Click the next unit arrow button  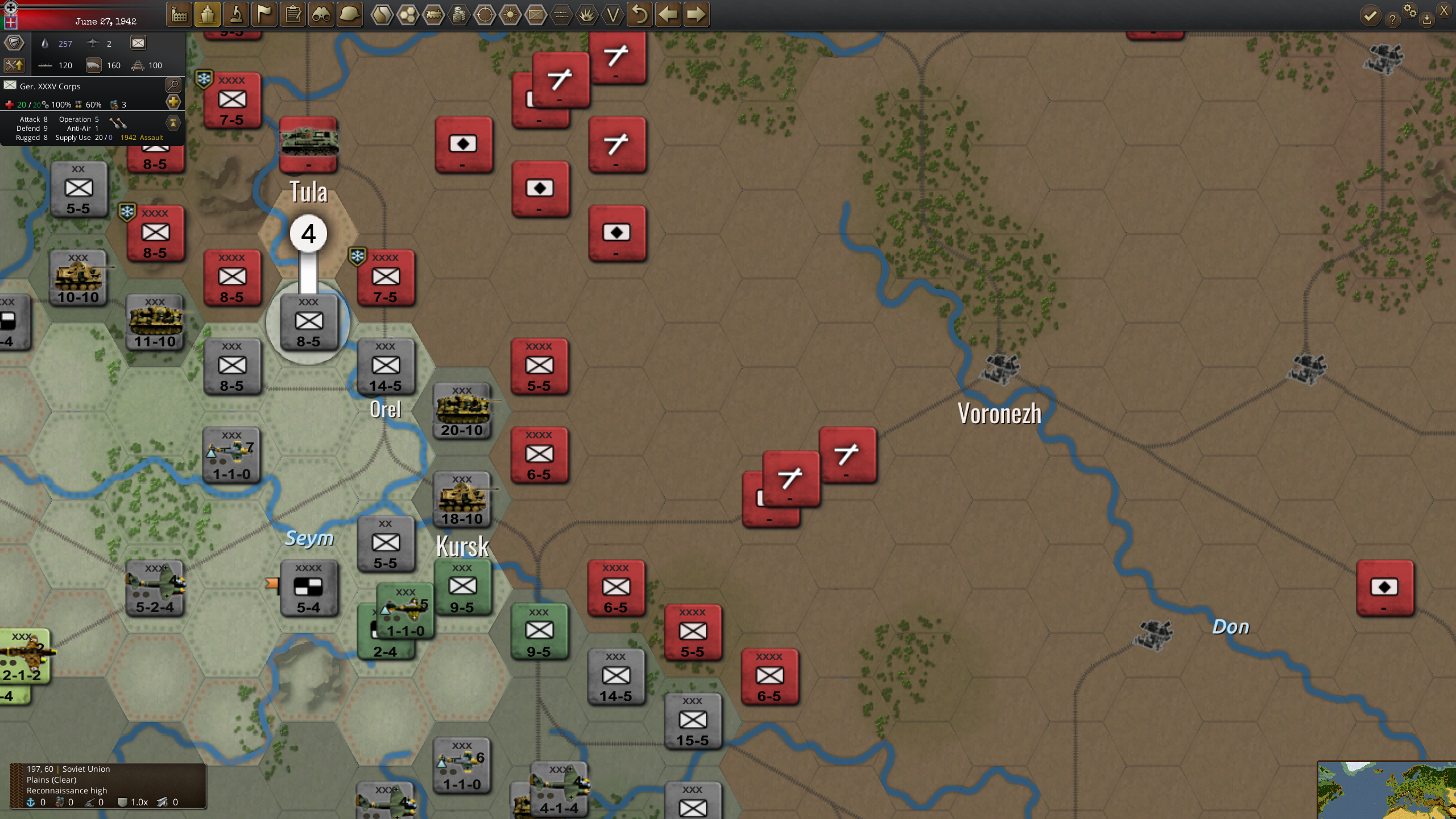point(696,15)
